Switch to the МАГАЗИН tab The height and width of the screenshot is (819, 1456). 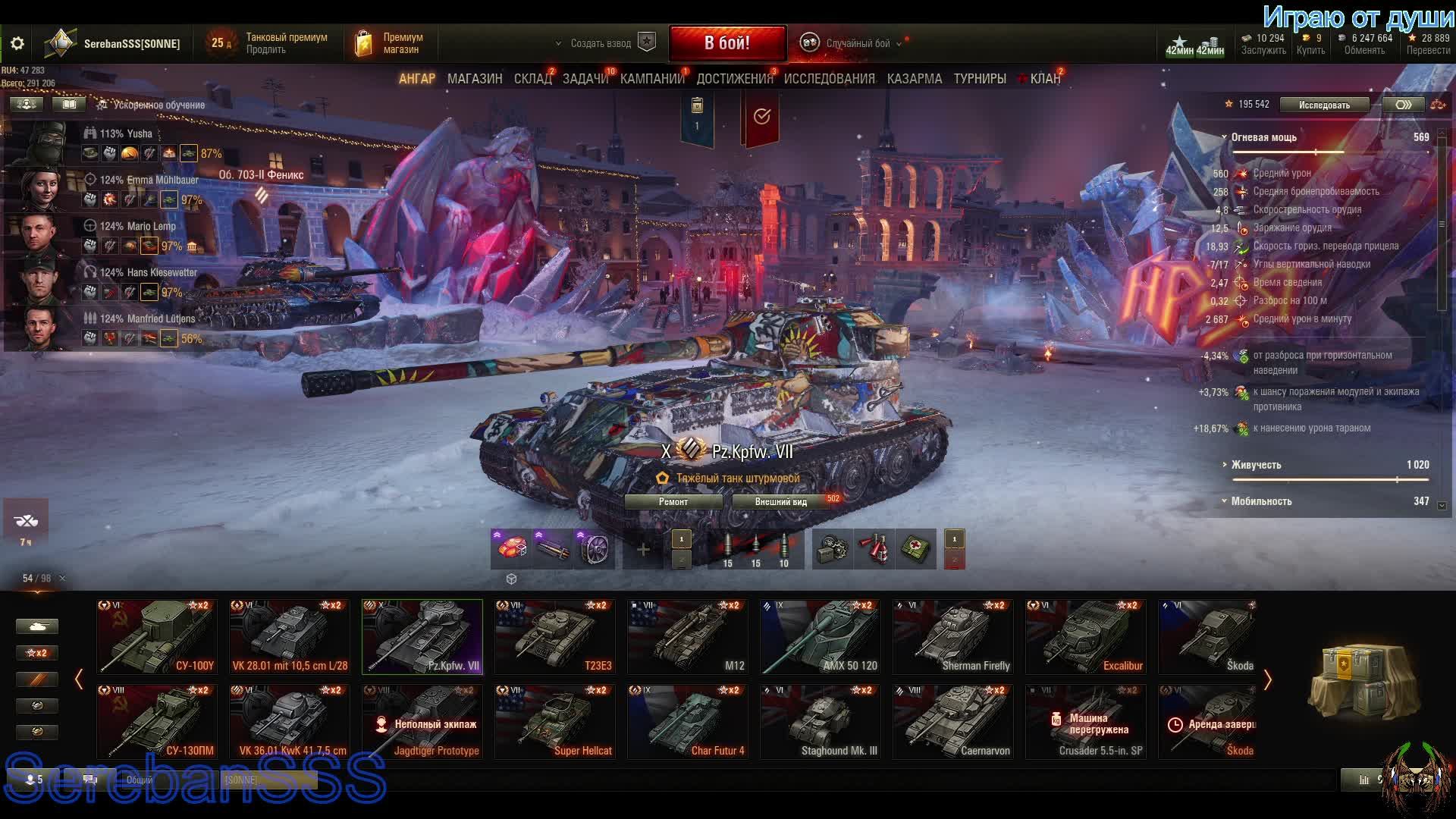click(475, 79)
